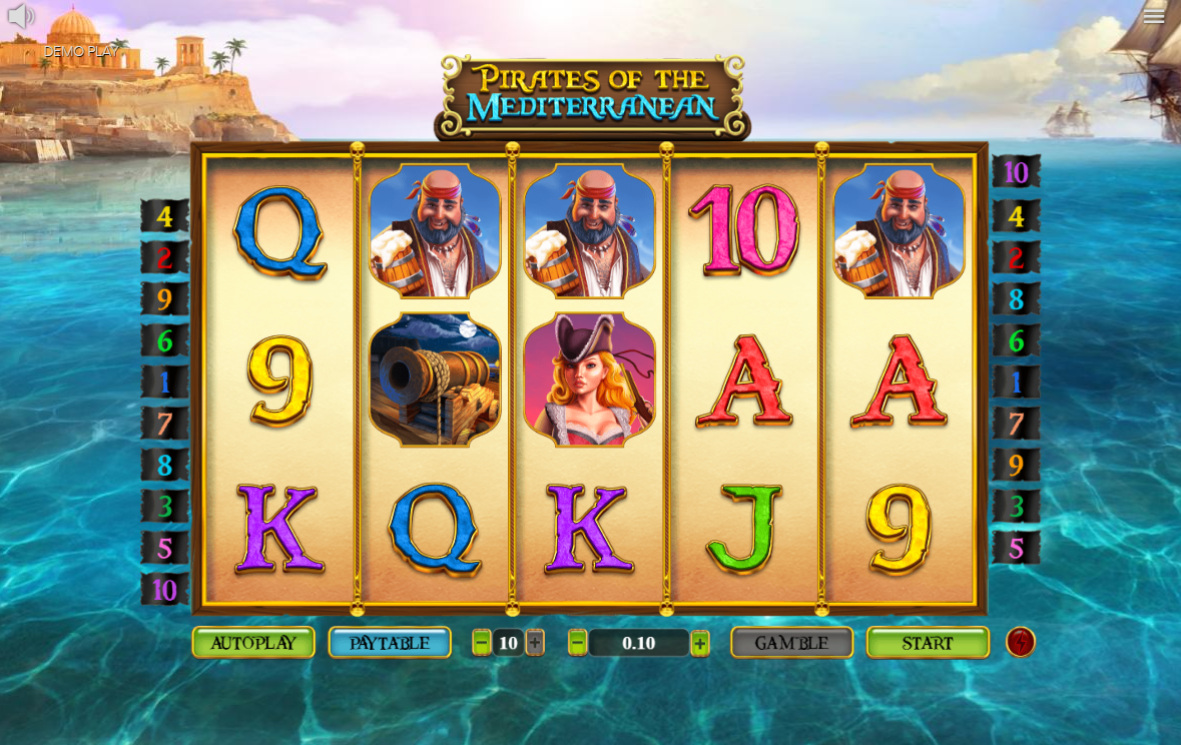This screenshot has height=745, width=1181.
Task: Decrease the number of paylines
Action: point(482,643)
